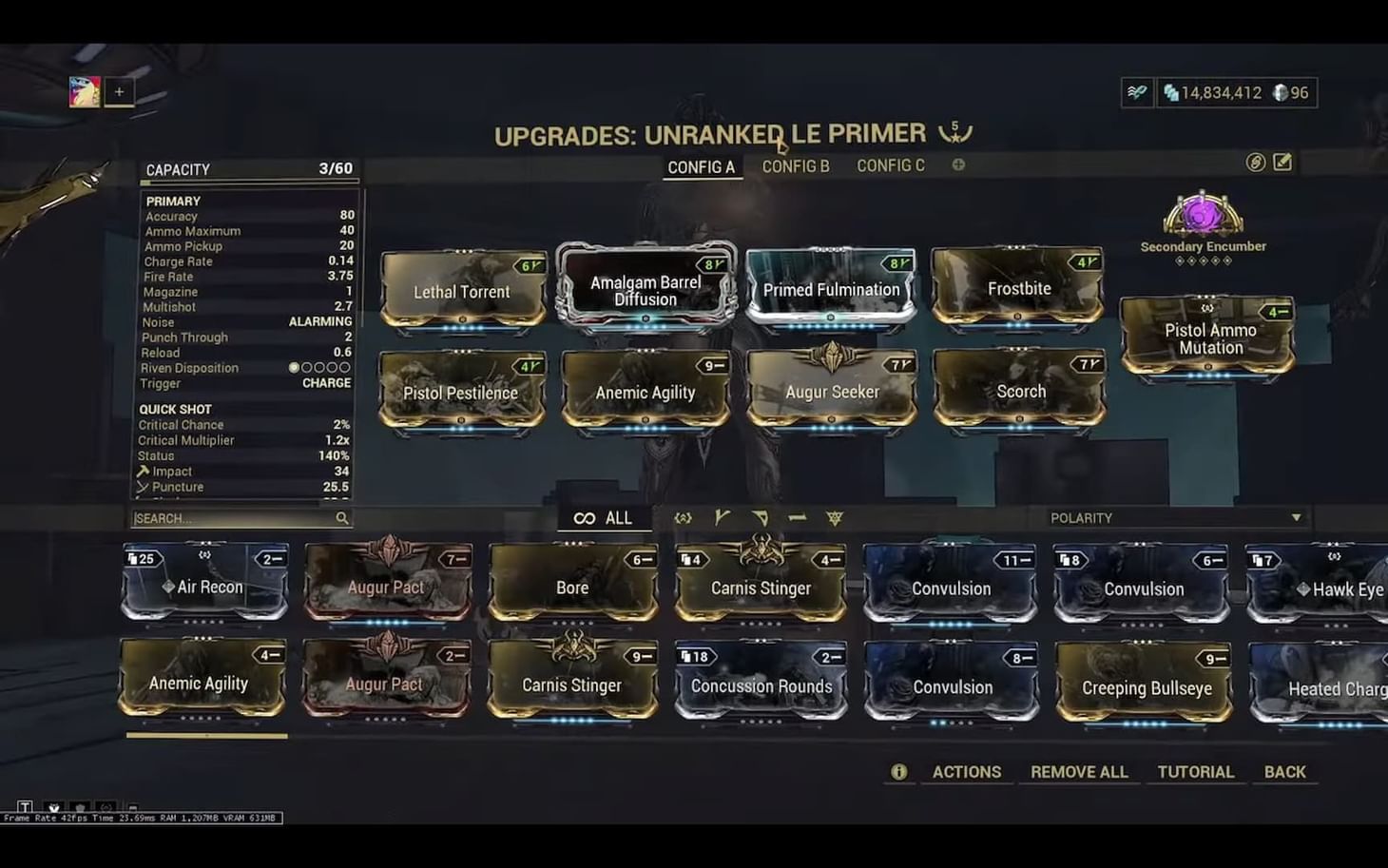Image resolution: width=1388 pixels, height=868 pixels.
Task: Expand a new config with the plus button
Action: [958, 164]
